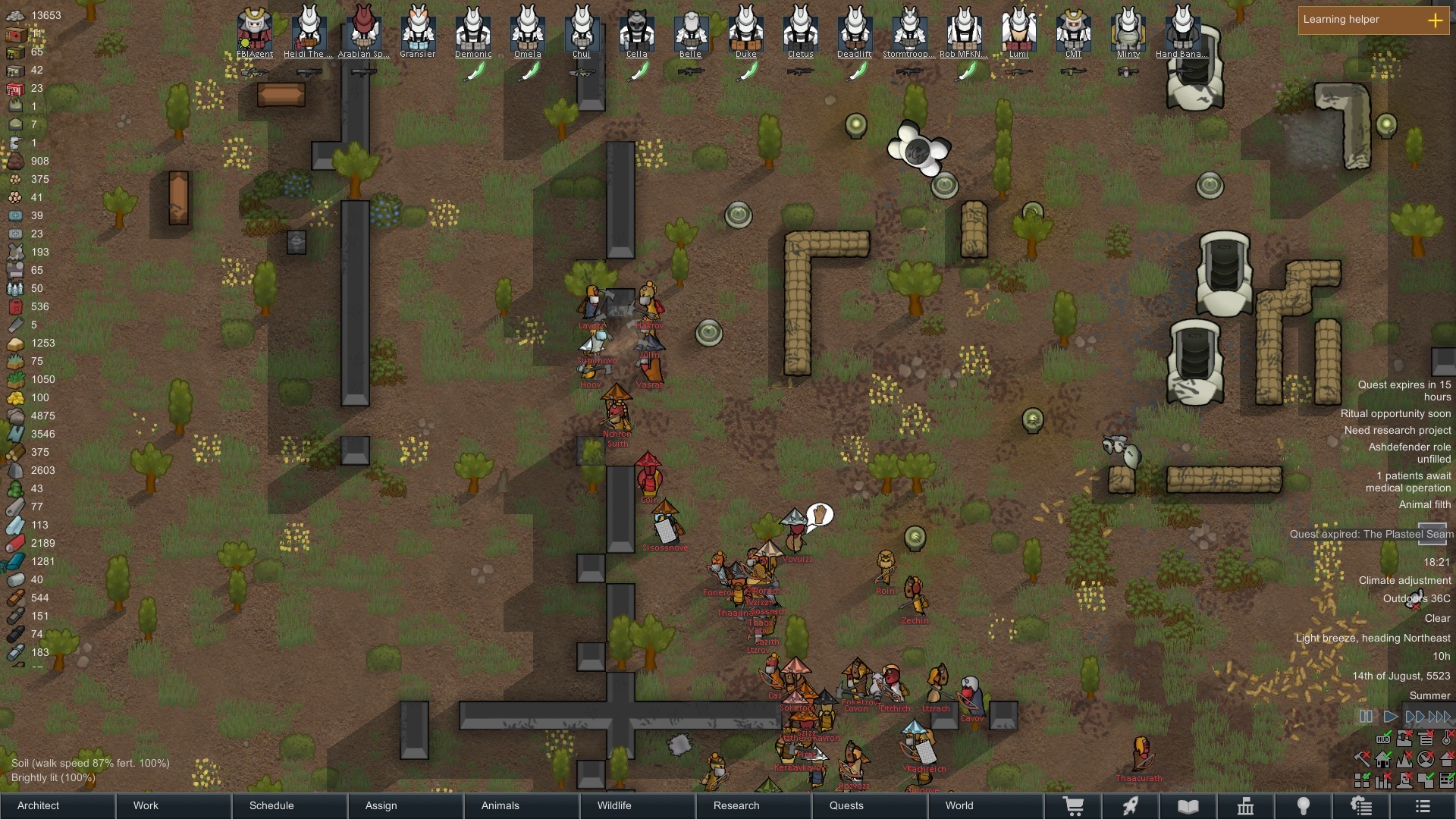
Task: Click the rocket ship icon on bottom bar
Action: [1129, 806]
